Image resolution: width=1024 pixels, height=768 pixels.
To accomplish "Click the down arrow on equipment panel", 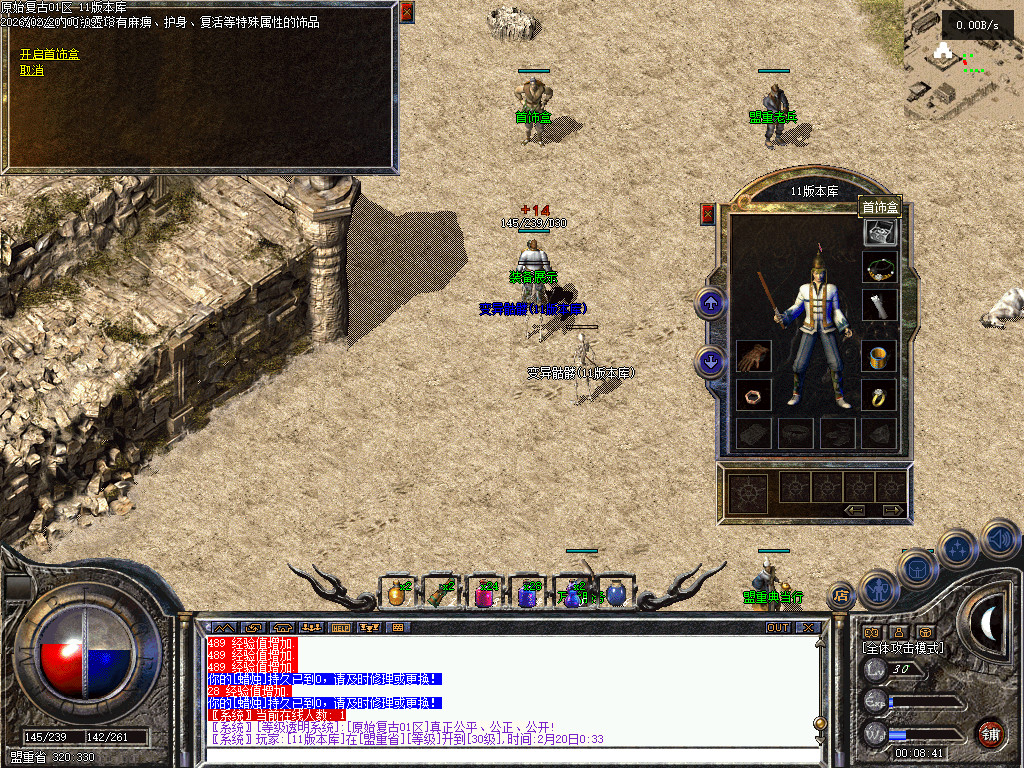I will coord(711,361).
